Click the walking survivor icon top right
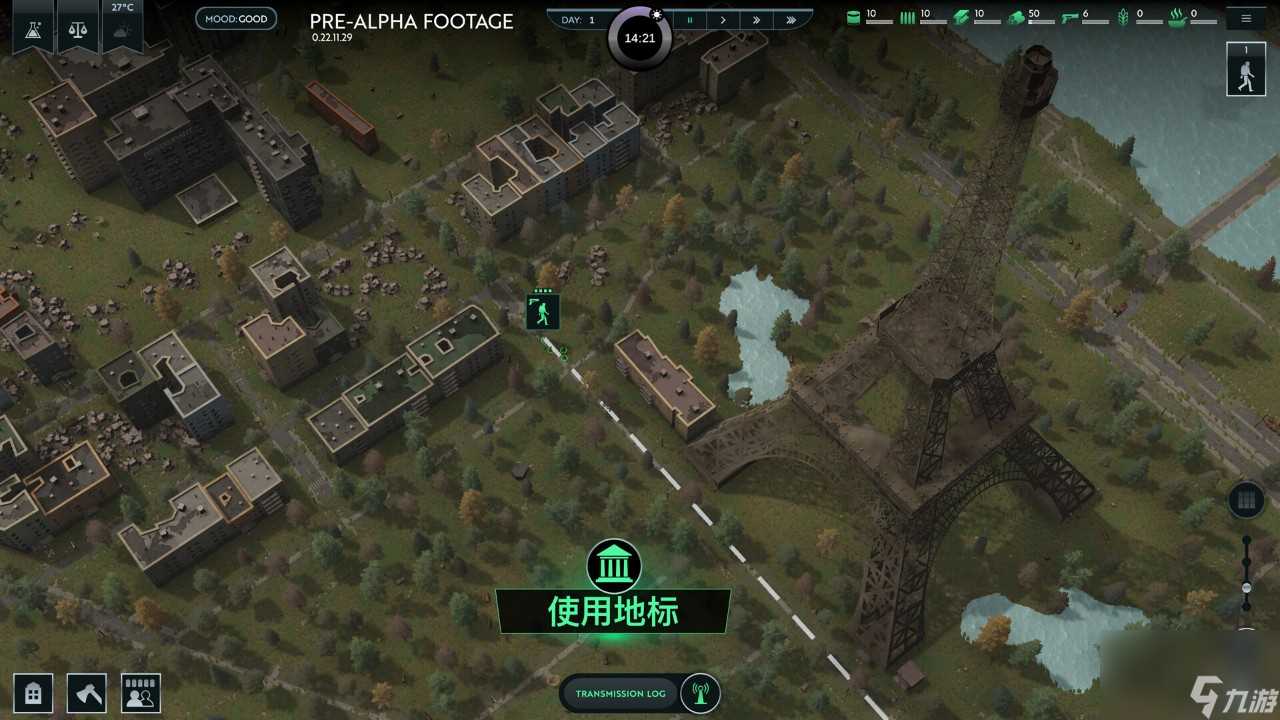The height and width of the screenshot is (720, 1280). click(1246, 68)
